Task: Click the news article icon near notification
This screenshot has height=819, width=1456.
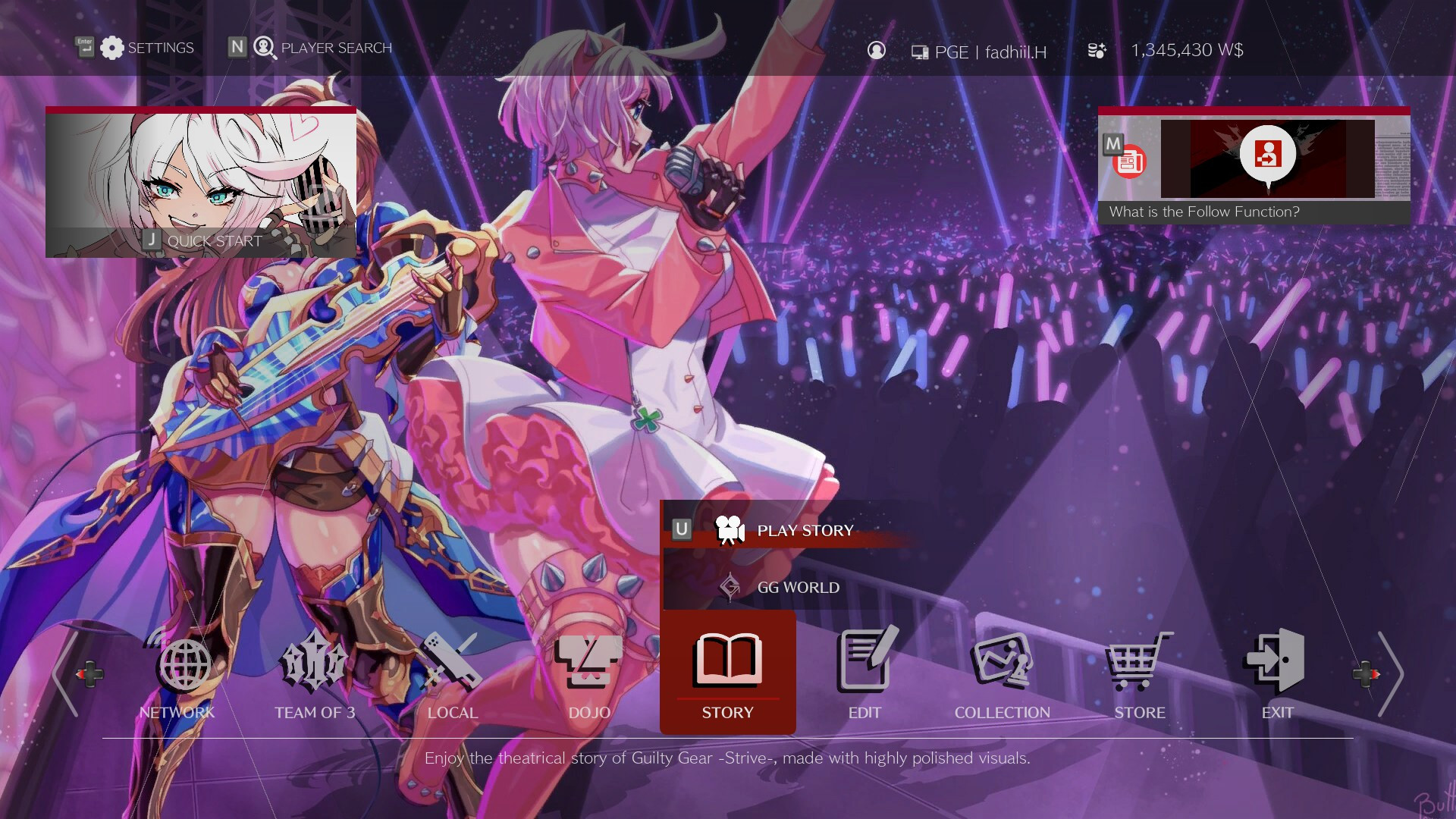Action: pos(1129,161)
